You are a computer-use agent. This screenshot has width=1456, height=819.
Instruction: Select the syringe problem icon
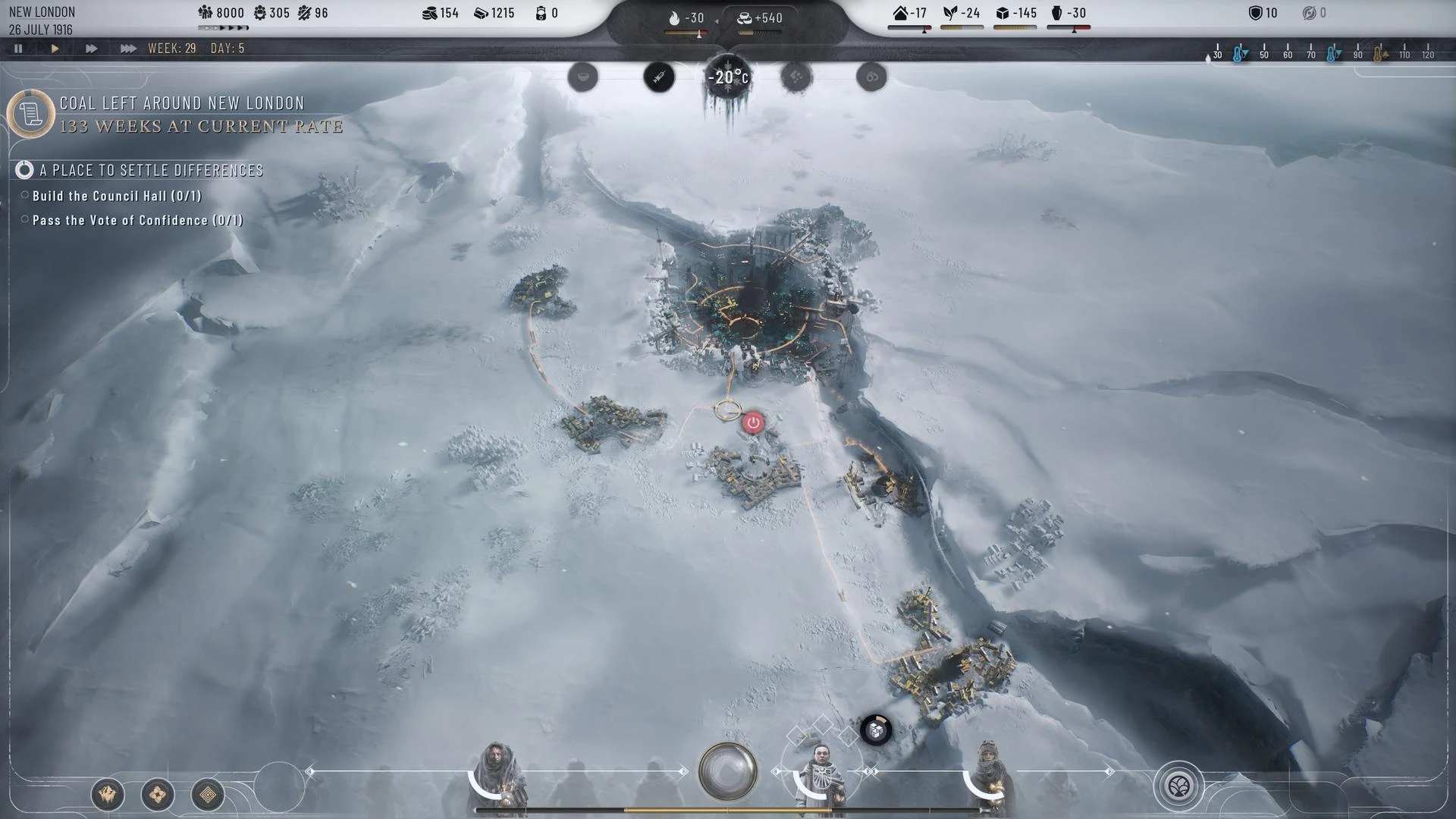(659, 77)
